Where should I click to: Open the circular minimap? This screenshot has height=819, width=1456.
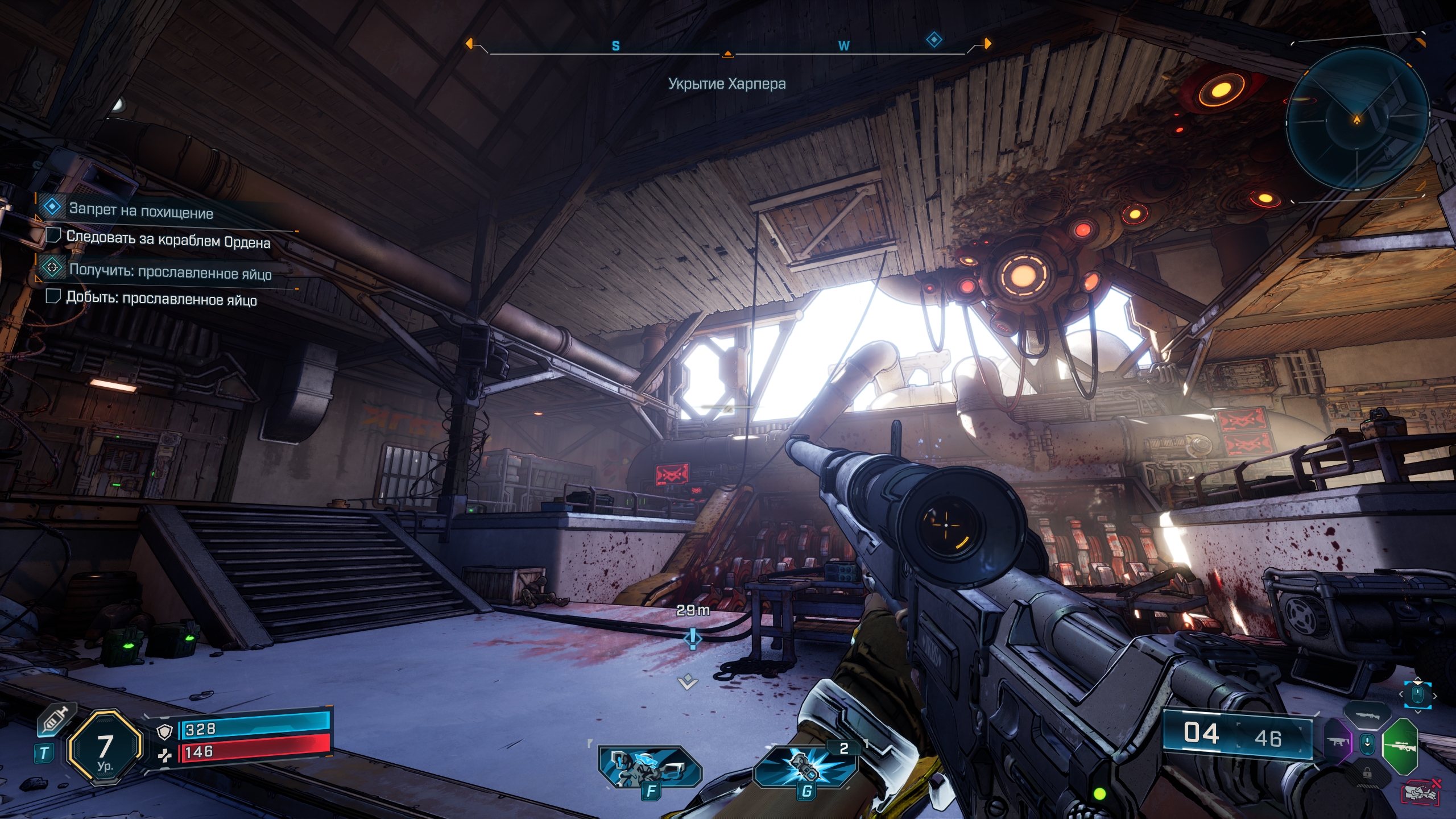pos(1357,119)
